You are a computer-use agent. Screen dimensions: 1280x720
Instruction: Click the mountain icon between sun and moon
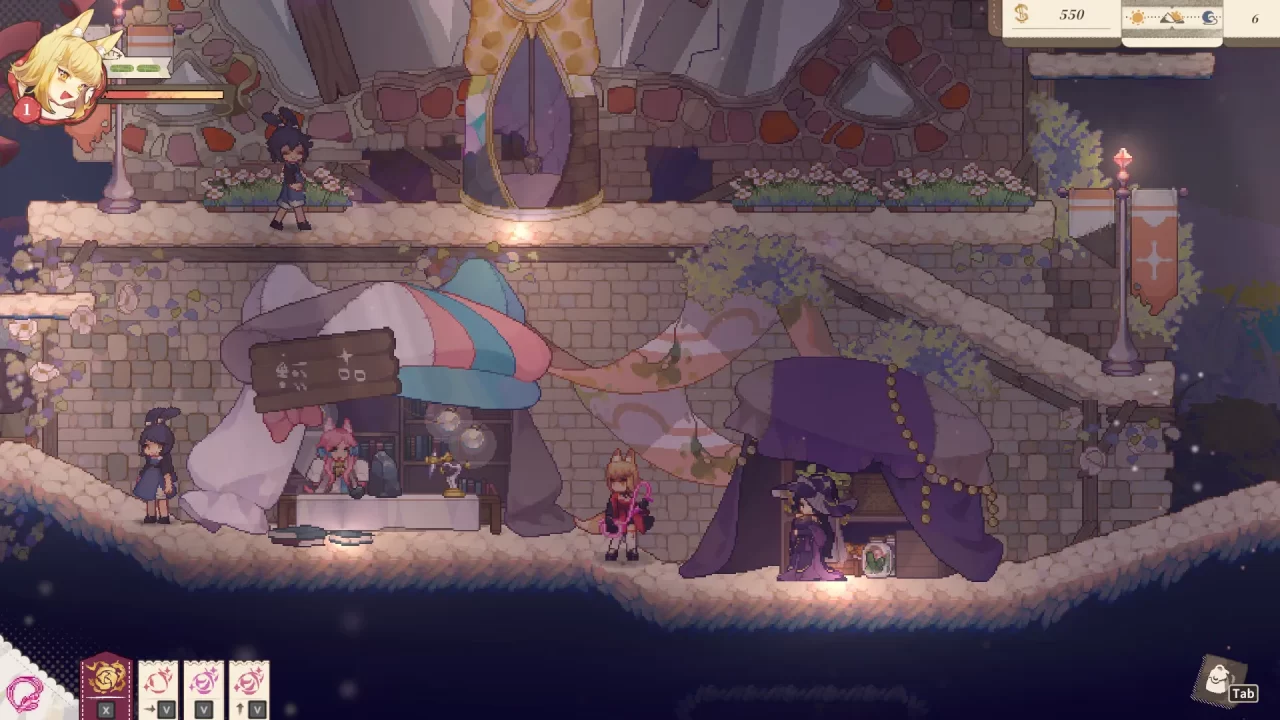pyautogui.click(x=1172, y=17)
